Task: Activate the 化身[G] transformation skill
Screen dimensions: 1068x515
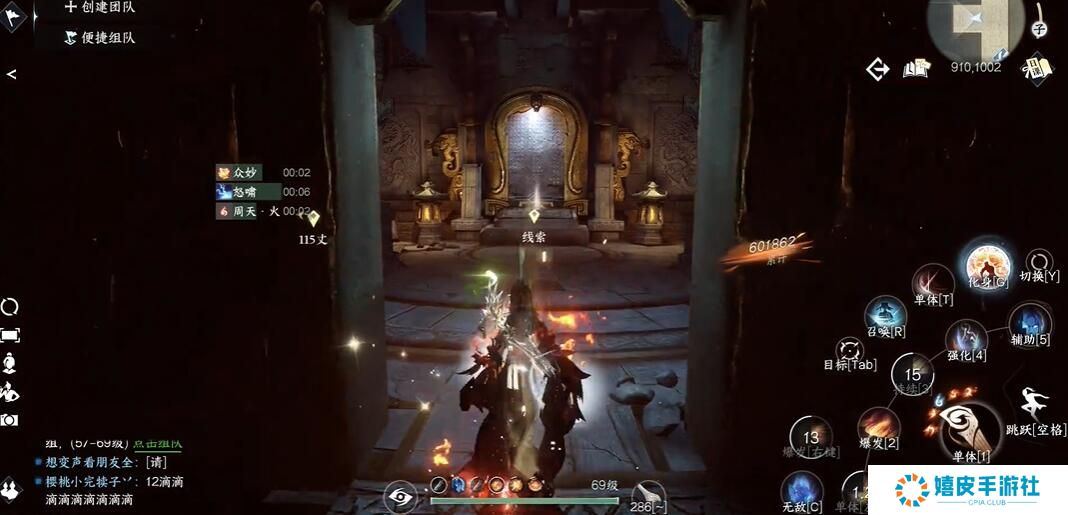Action: tap(987, 266)
